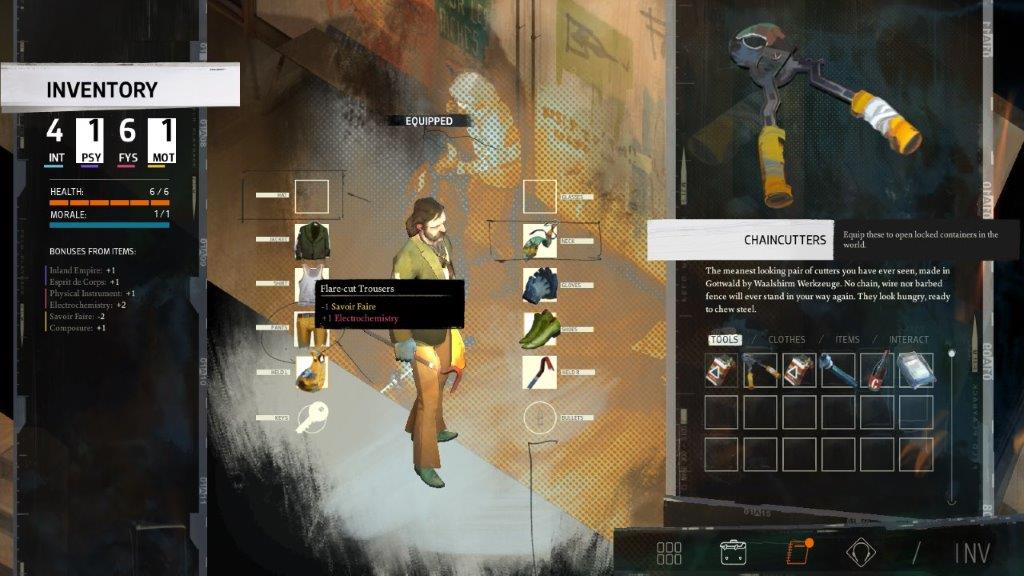Image resolution: width=1024 pixels, height=576 pixels.
Task: Pick the blue wrench tool slot
Action: click(x=838, y=370)
